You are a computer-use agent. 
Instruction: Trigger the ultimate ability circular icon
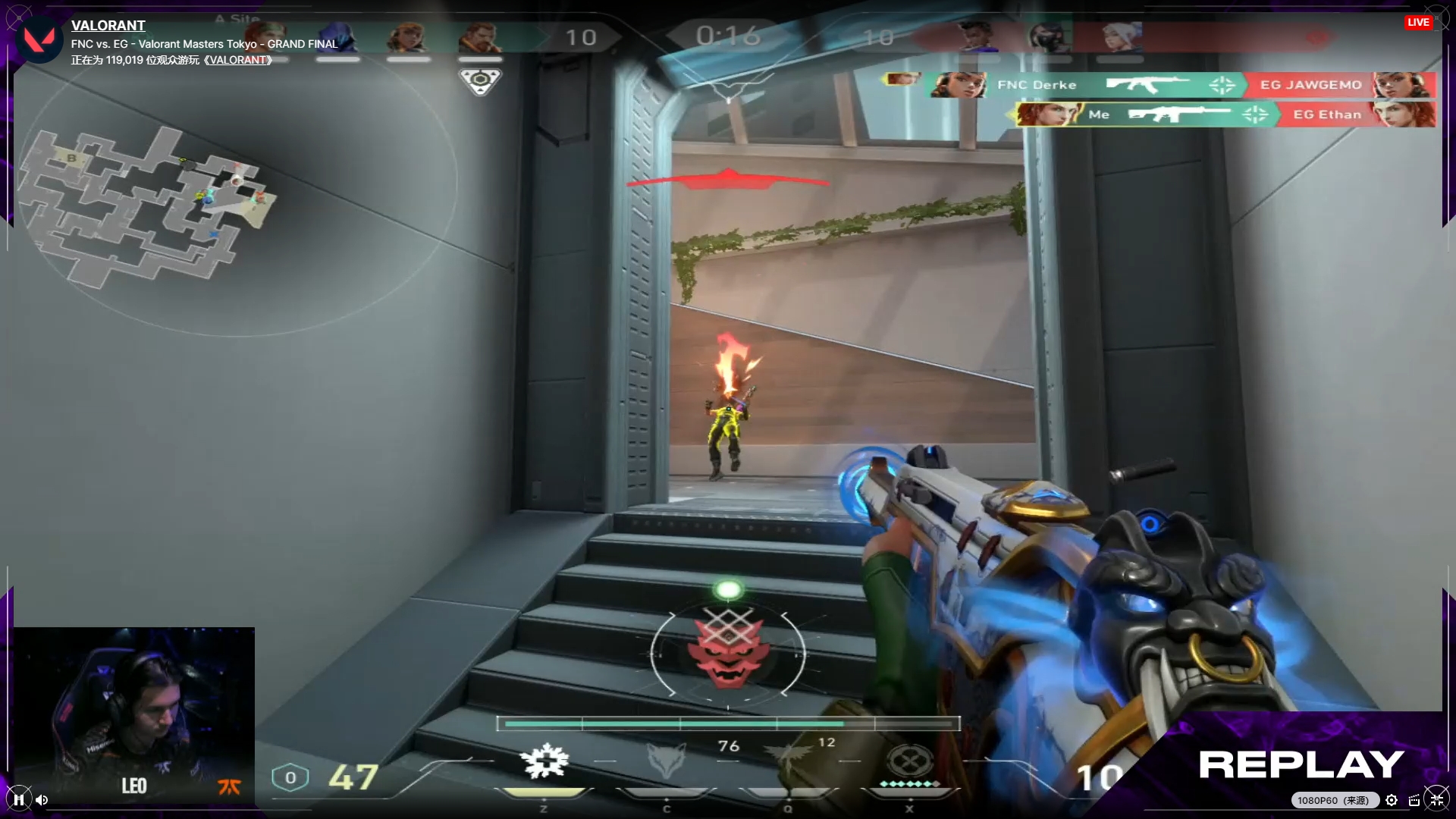908,760
